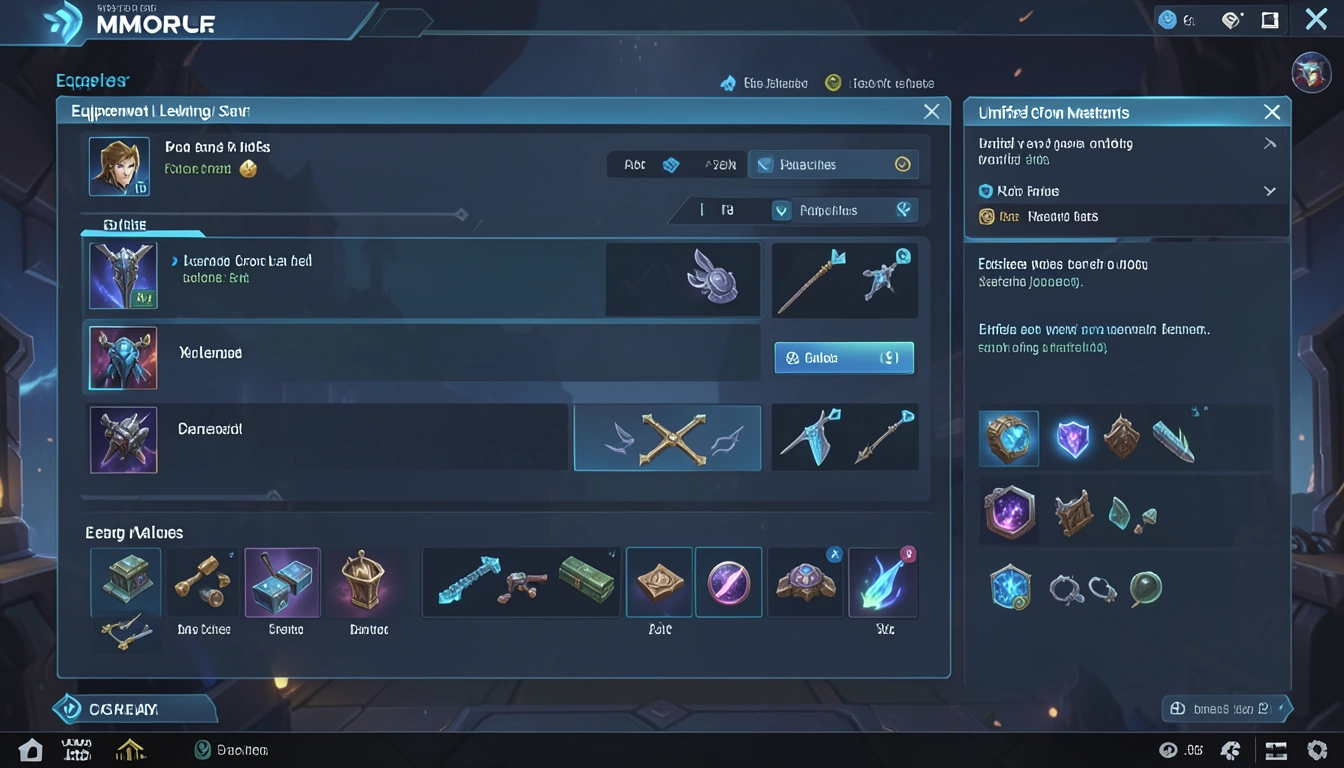Screen dimensions: 1344x768
Task: Select the gold diamond emblem slot
Action: click(659, 581)
